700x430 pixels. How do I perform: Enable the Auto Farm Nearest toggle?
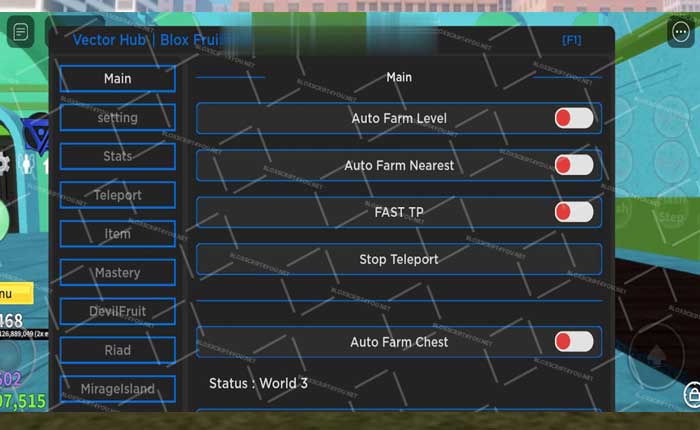(x=574, y=165)
